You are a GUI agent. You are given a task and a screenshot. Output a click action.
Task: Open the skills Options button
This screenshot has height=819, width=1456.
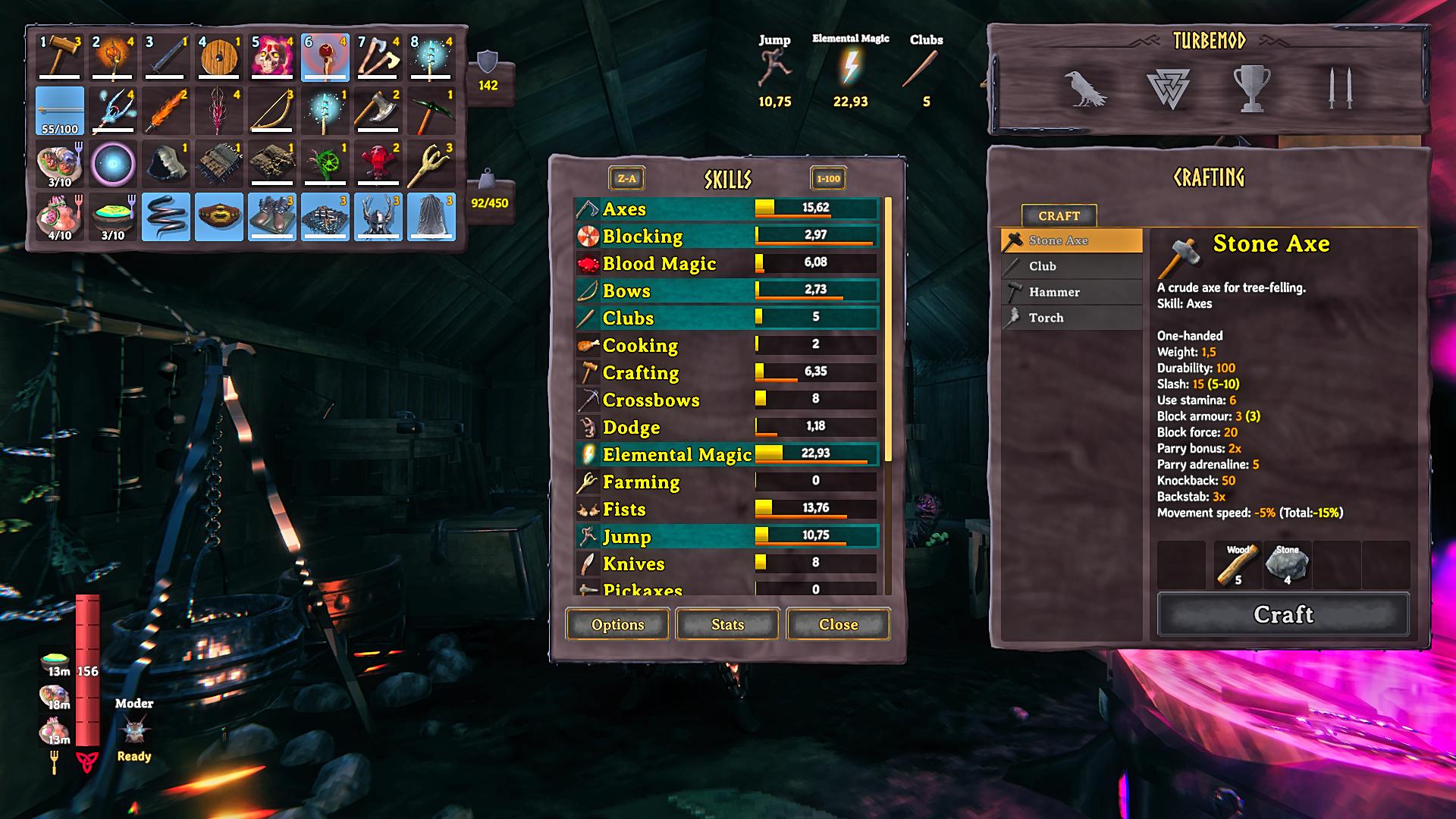tap(617, 624)
